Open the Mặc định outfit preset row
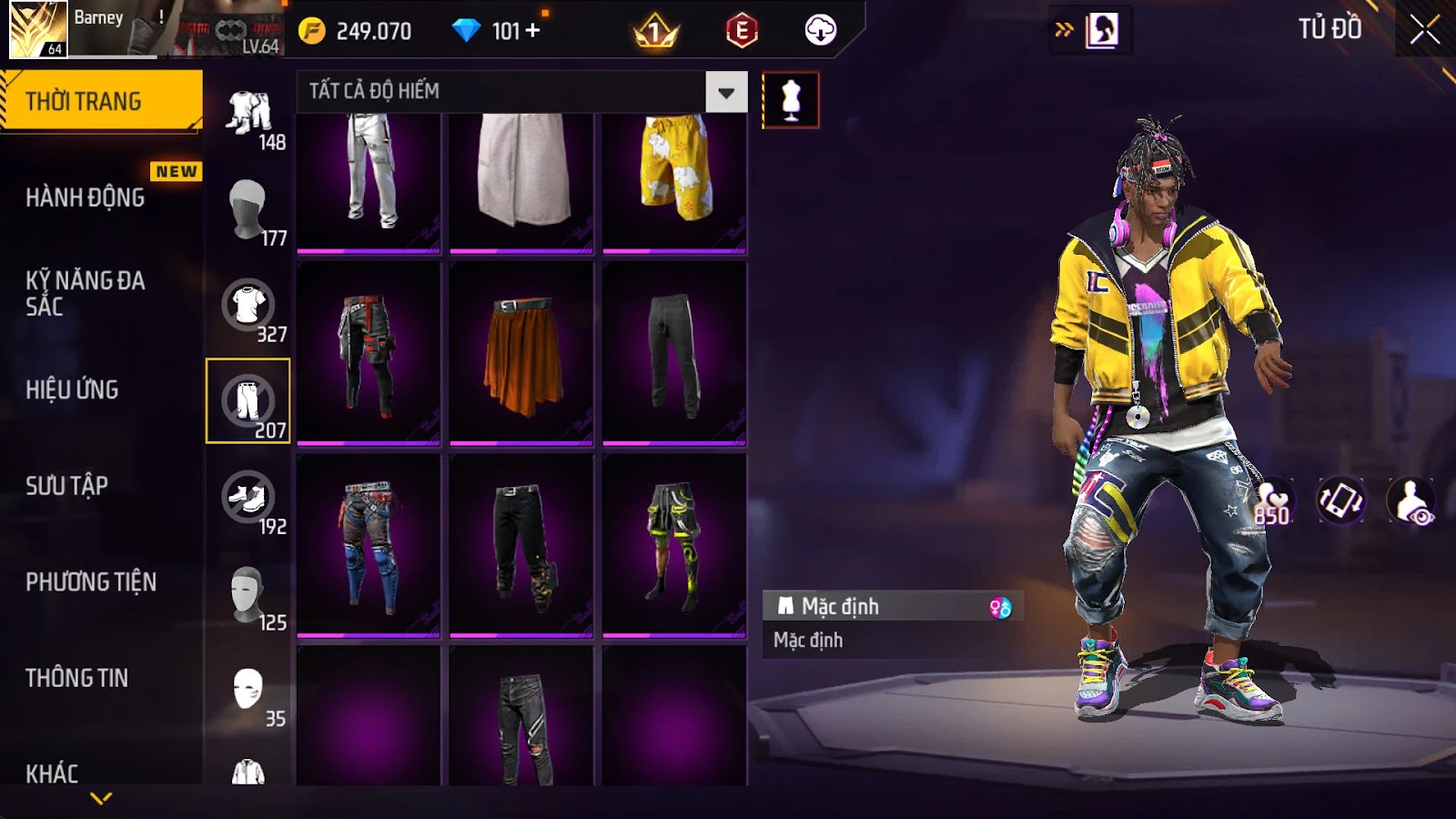 892,607
